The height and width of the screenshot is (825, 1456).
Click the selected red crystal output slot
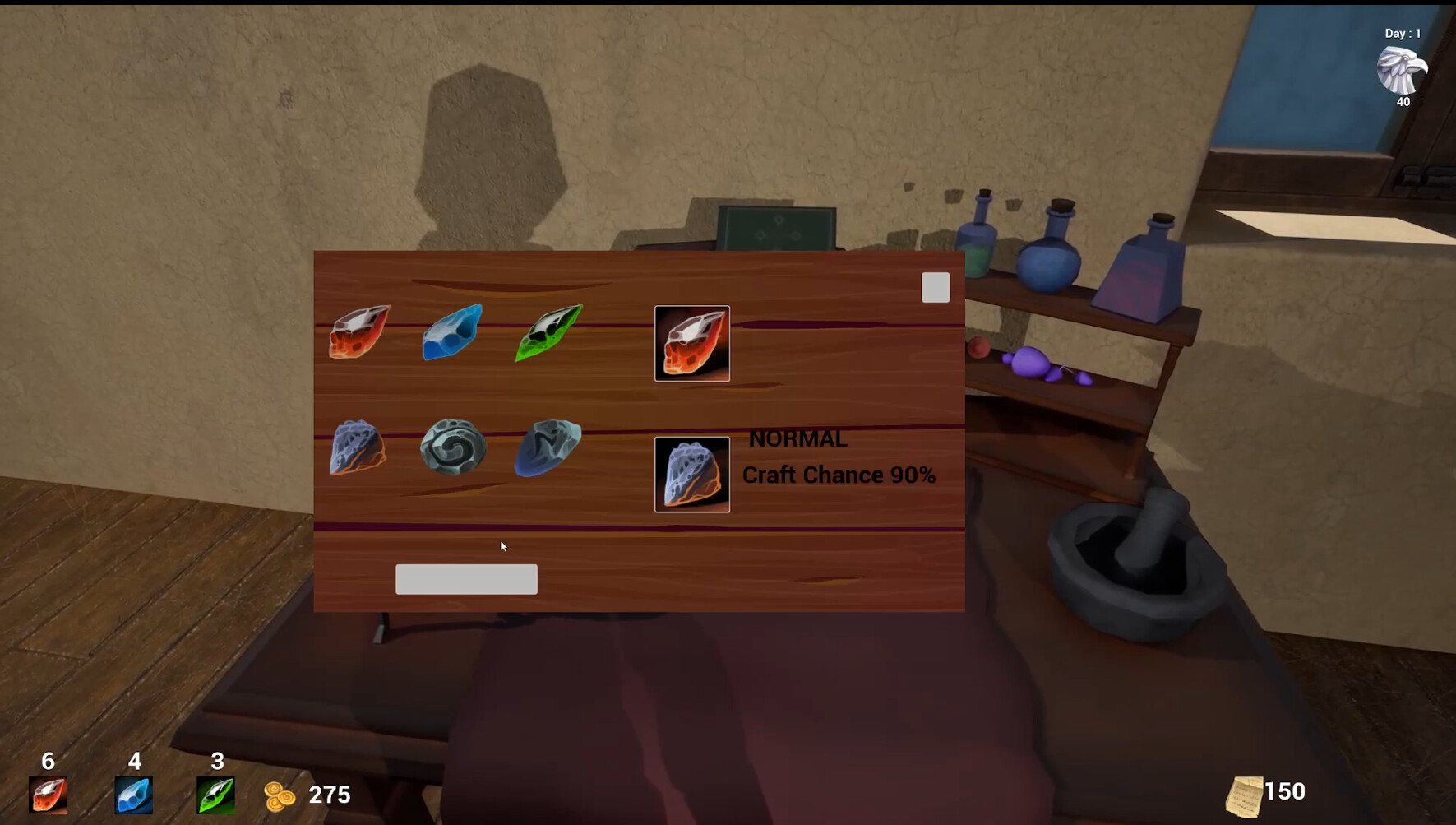click(x=691, y=343)
